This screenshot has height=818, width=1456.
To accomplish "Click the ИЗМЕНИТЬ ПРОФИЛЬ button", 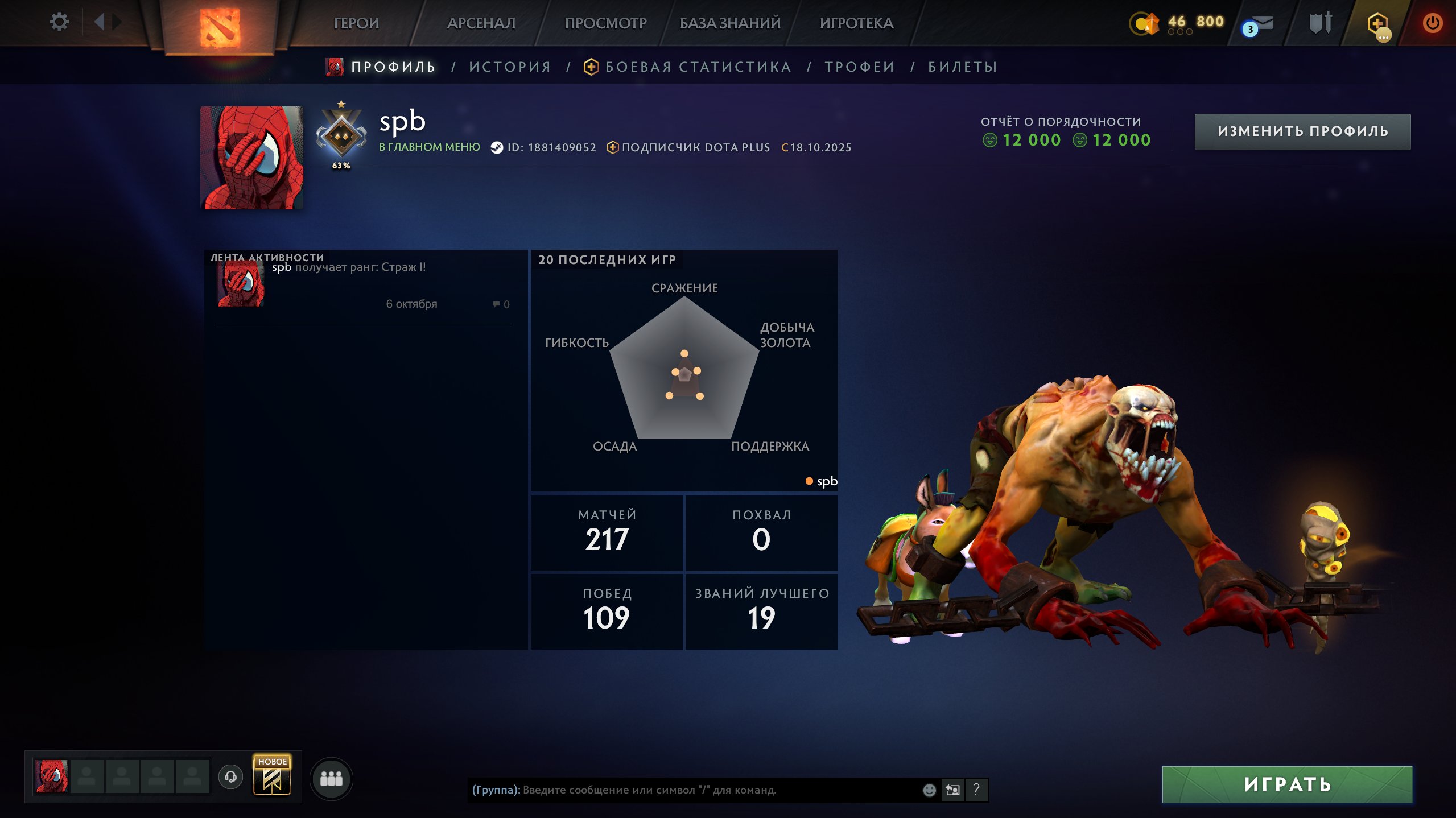I will point(1302,131).
